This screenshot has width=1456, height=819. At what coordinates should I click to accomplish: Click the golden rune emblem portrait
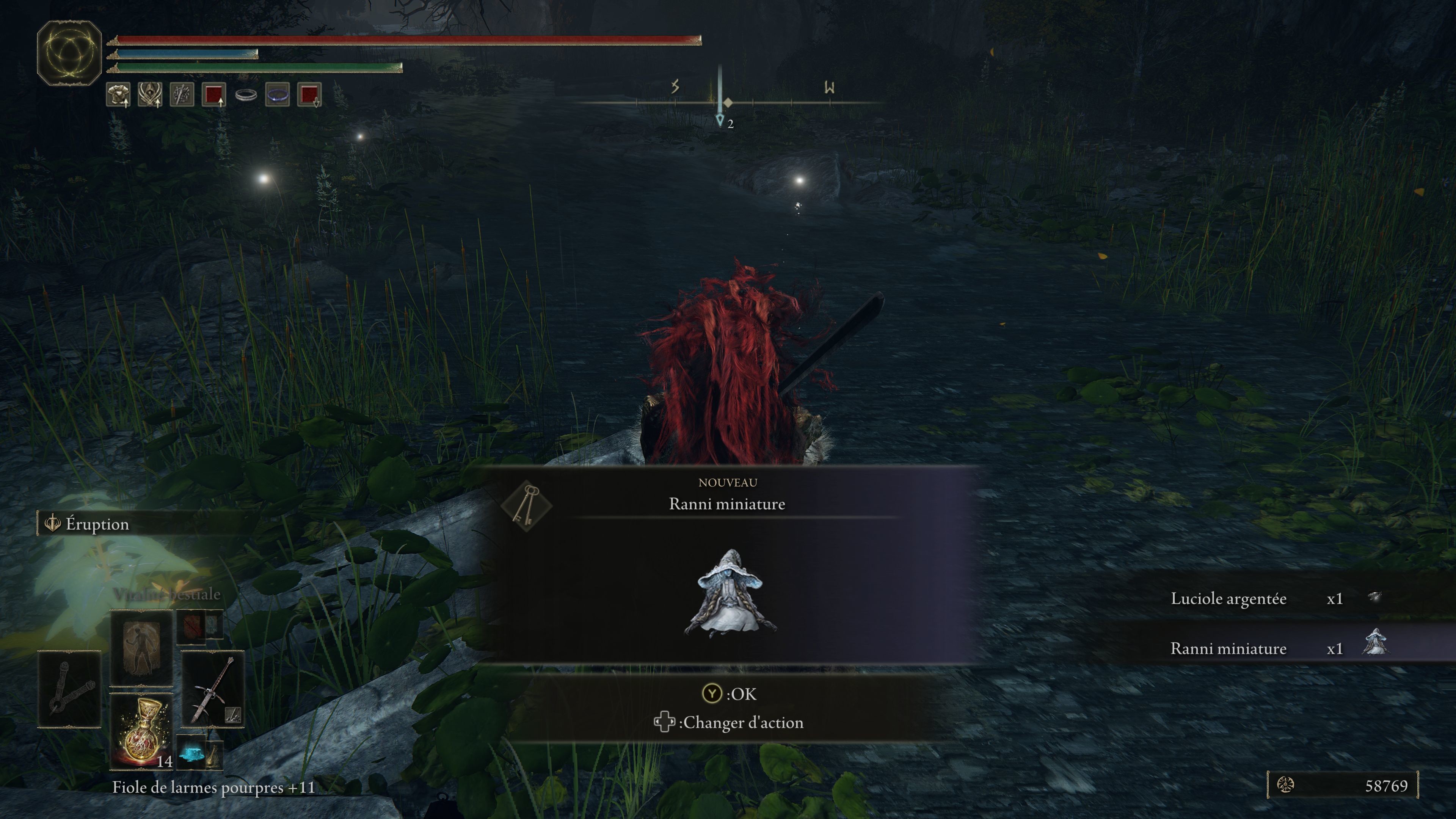(x=69, y=53)
